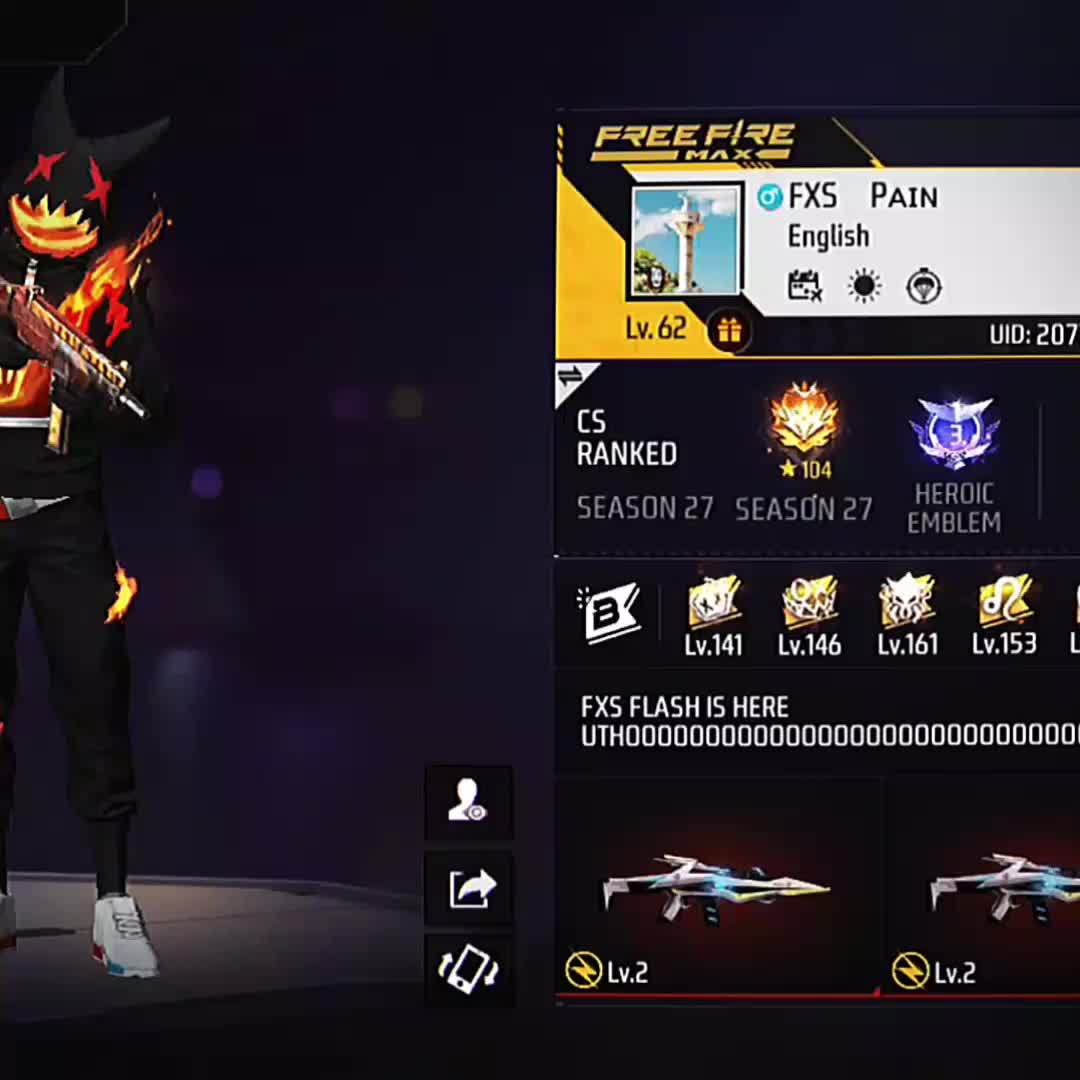The height and width of the screenshot is (1080, 1080).
Task: Tap the calendar icon under the player name
Action: coord(805,287)
